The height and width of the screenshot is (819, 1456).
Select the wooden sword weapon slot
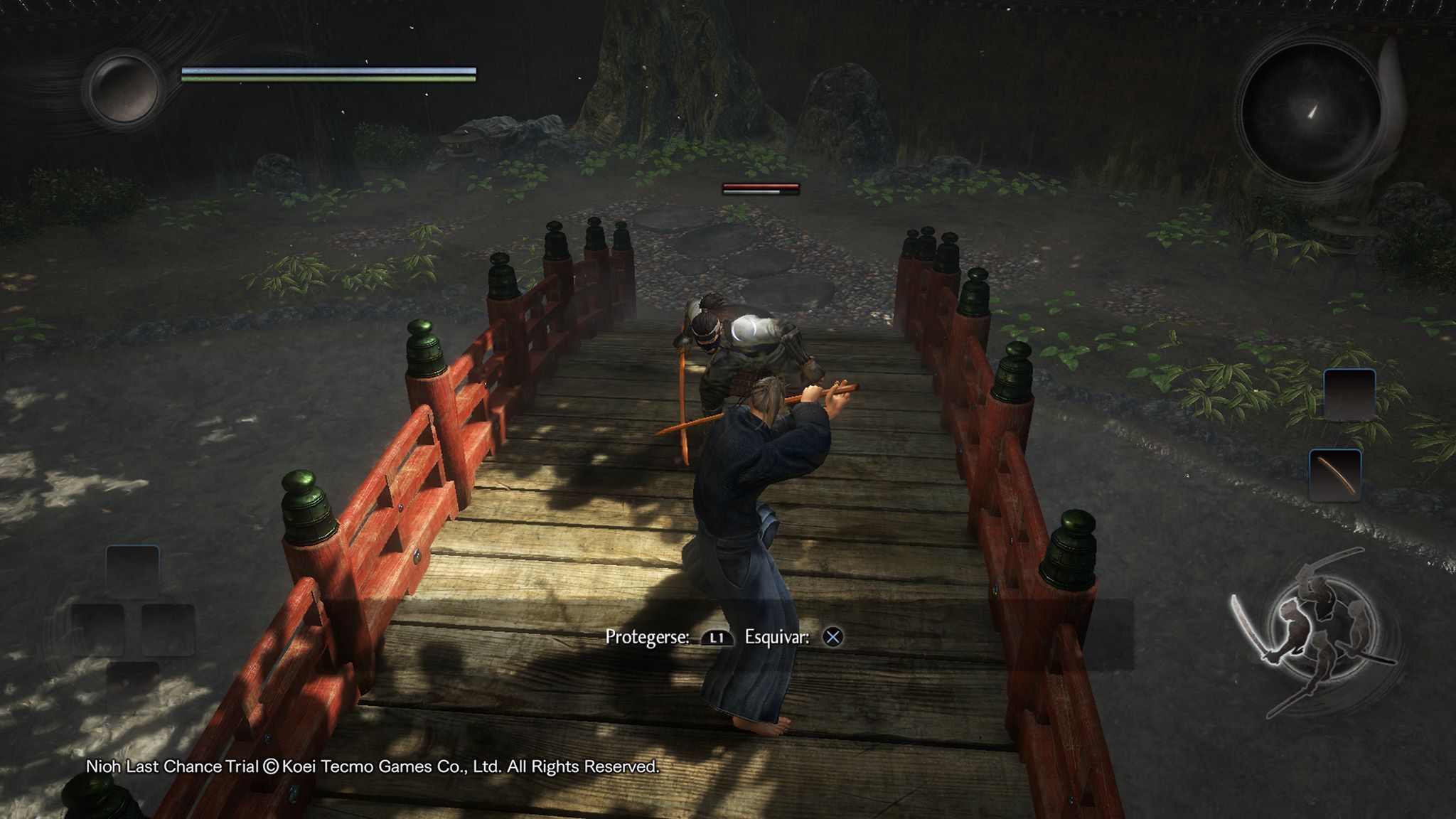coord(1334,476)
